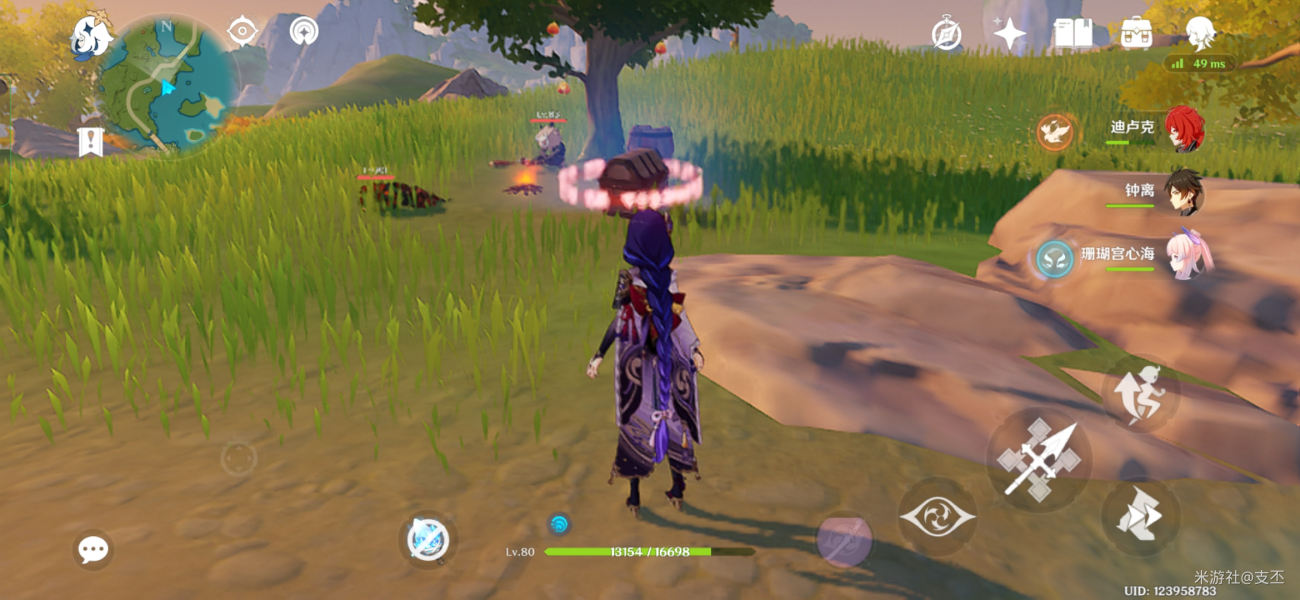The height and width of the screenshot is (600, 1300).
Task: Open the Paimon main menu
Action: (x=90, y=39)
